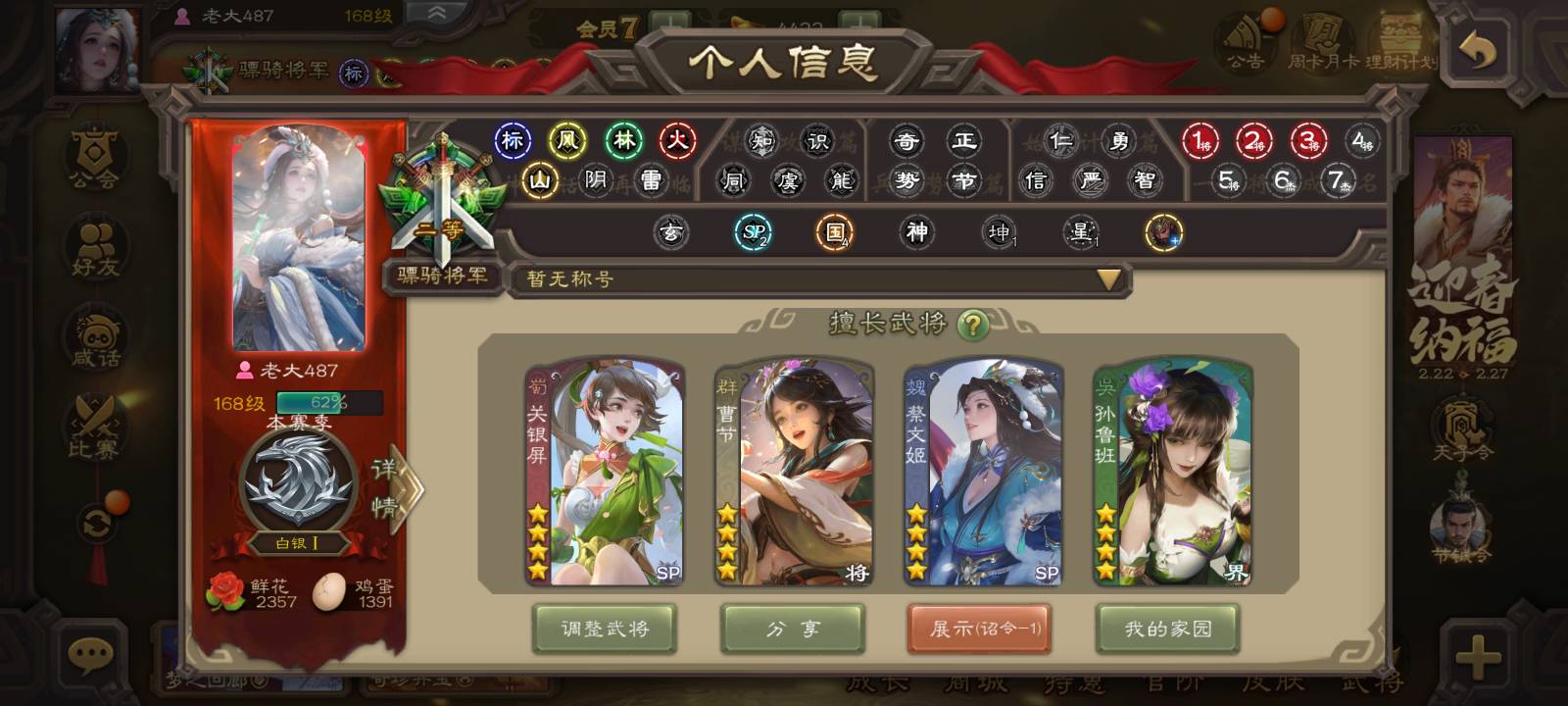Tap the red 展示 button
1568x706 pixels.
[979, 629]
